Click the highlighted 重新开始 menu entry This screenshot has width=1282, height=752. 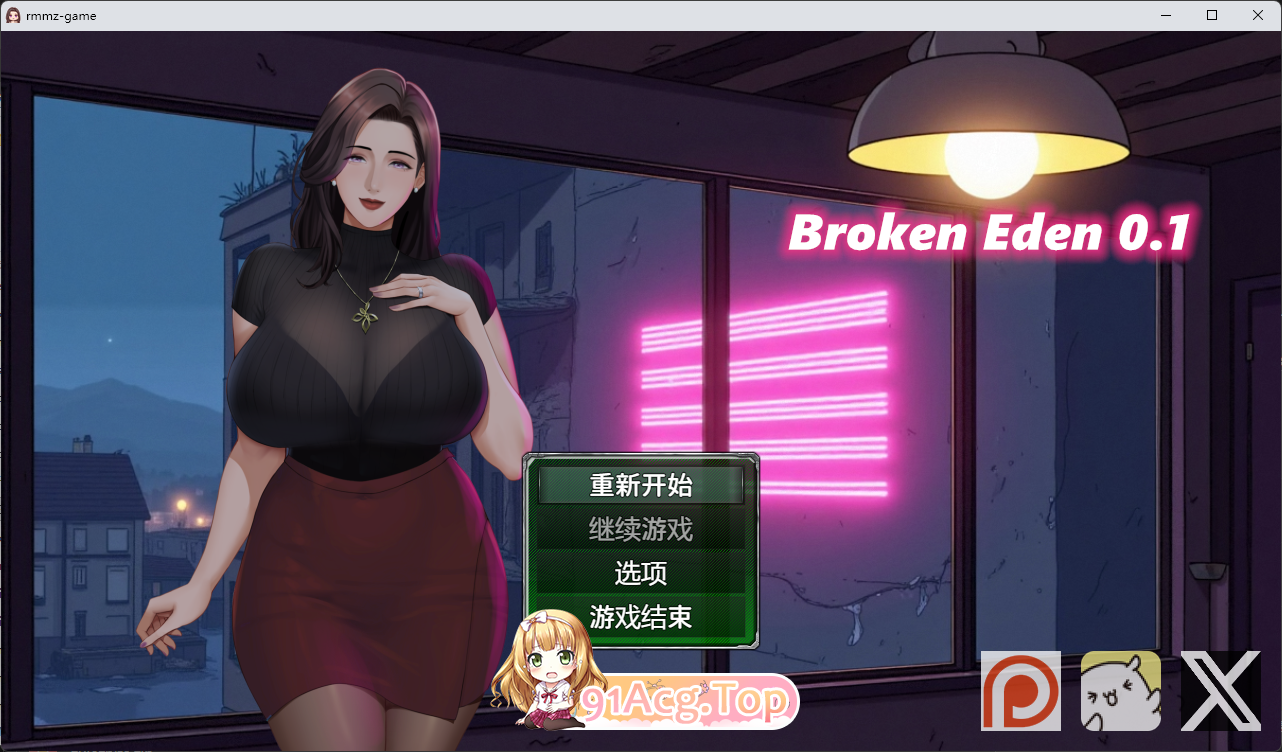click(640, 485)
